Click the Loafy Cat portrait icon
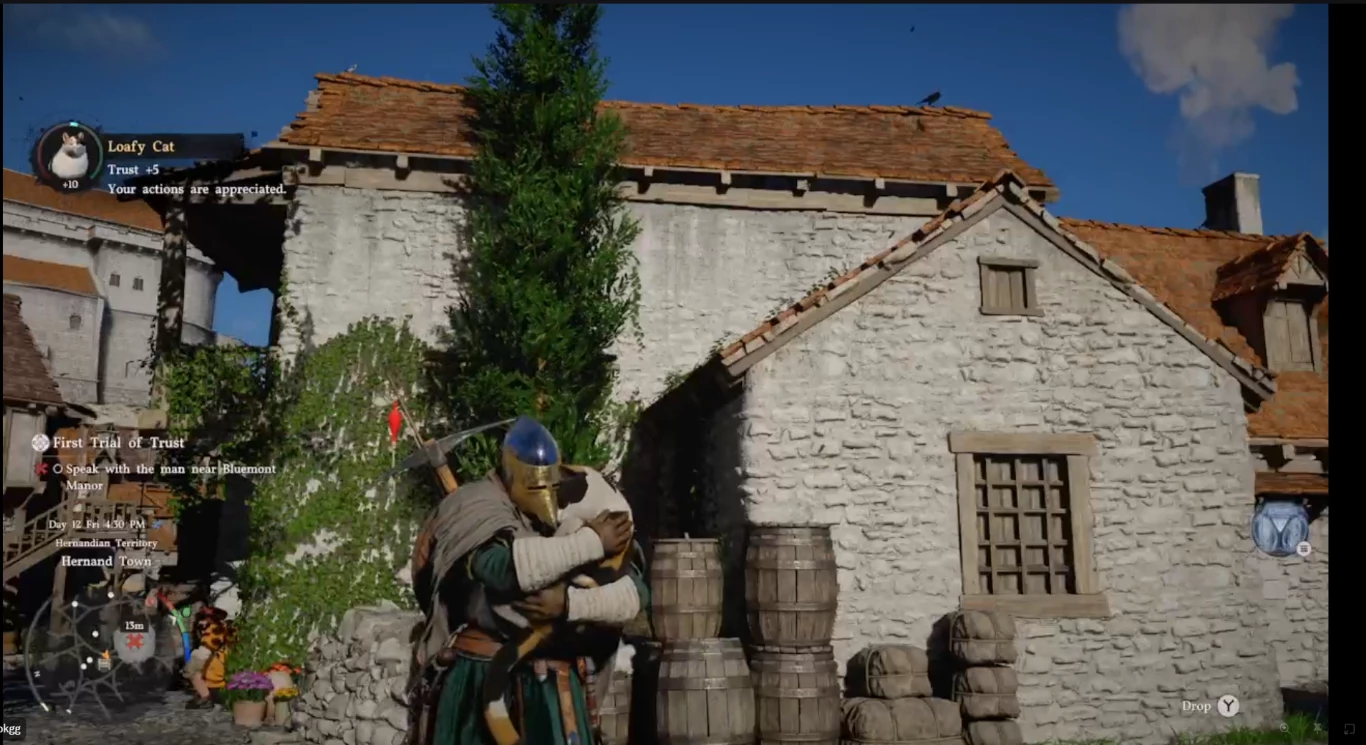 (69, 155)
